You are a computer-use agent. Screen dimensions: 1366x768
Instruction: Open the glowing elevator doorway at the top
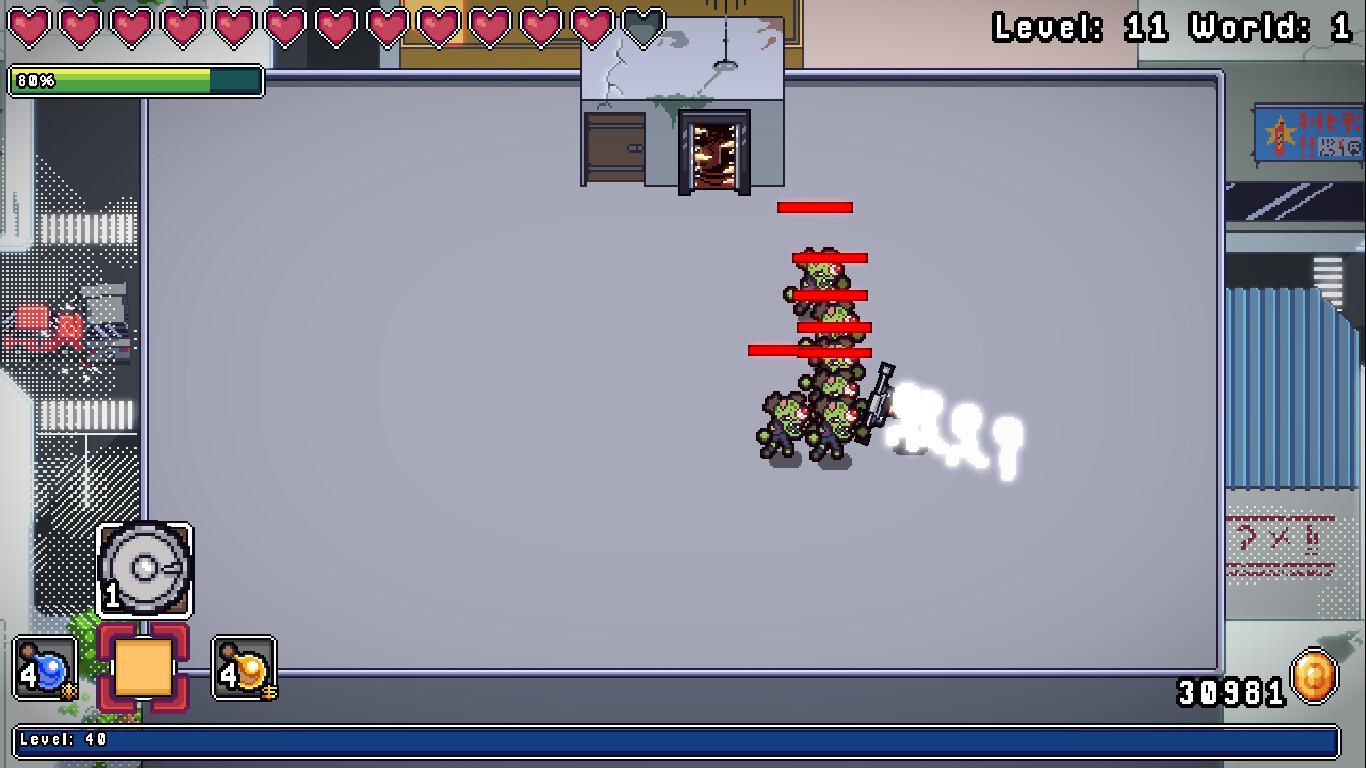pyautogui.click(x=714, y=150)
